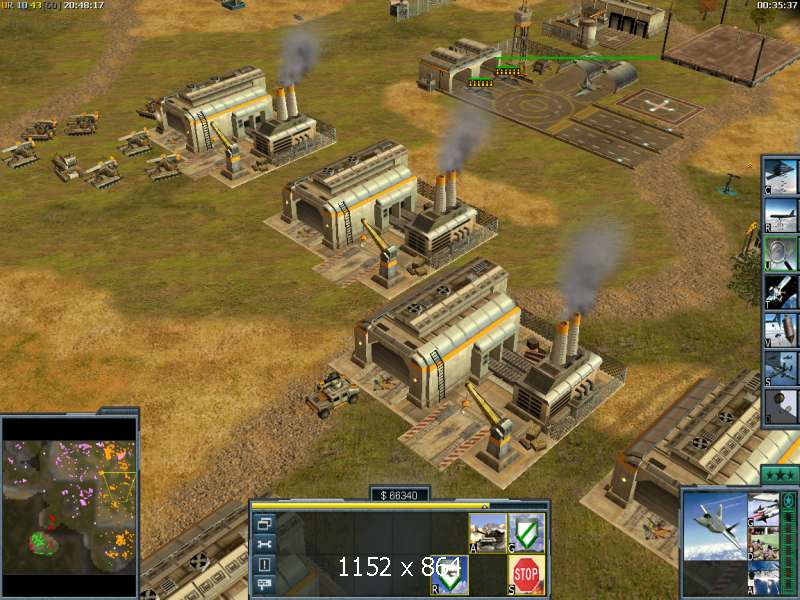Click the overlapping windows button
Viewport: 800px width, 600px height.
click(x=264, y=522)
